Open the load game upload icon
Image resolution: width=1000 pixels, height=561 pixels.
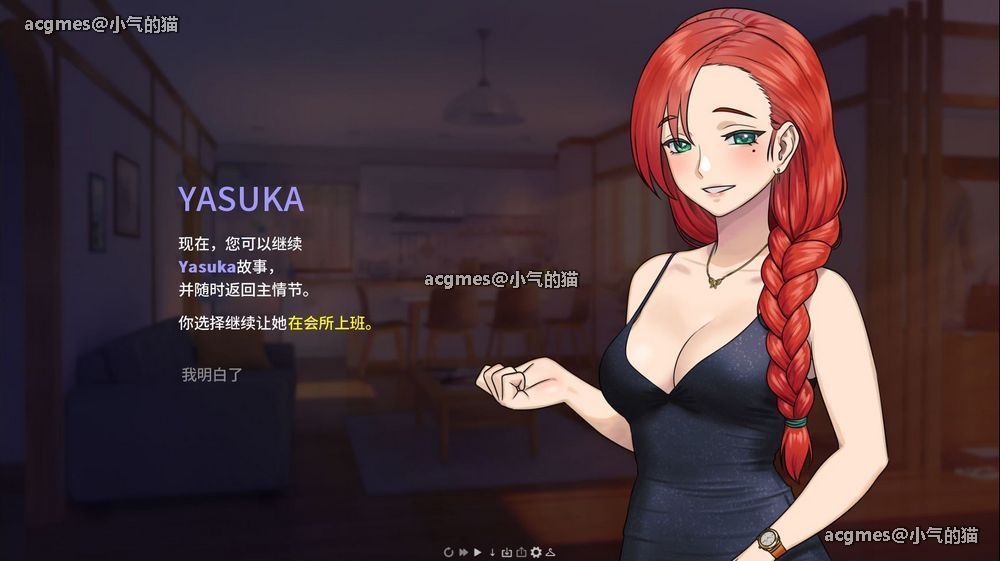pos(521,552)
